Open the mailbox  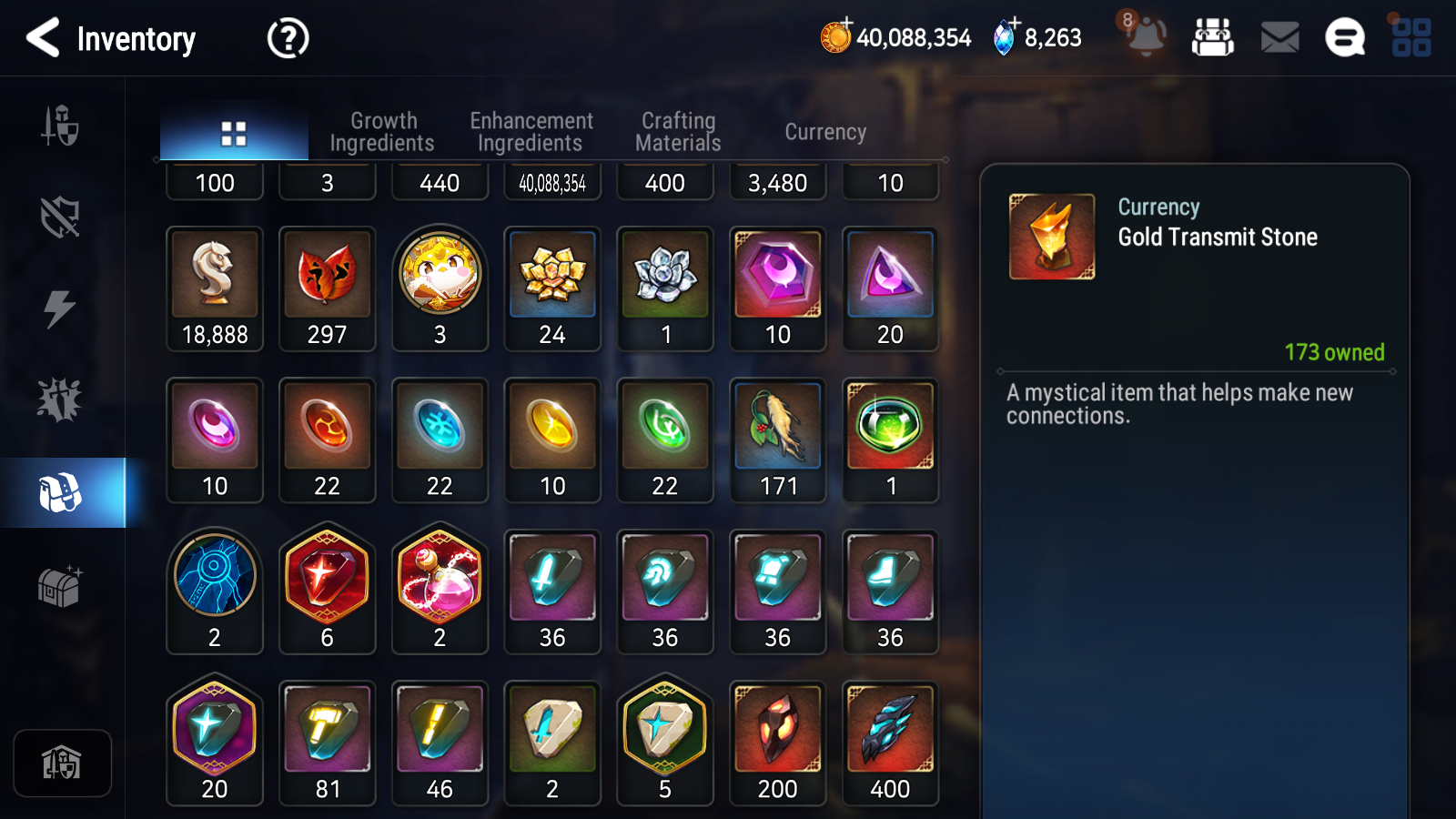1279,37
